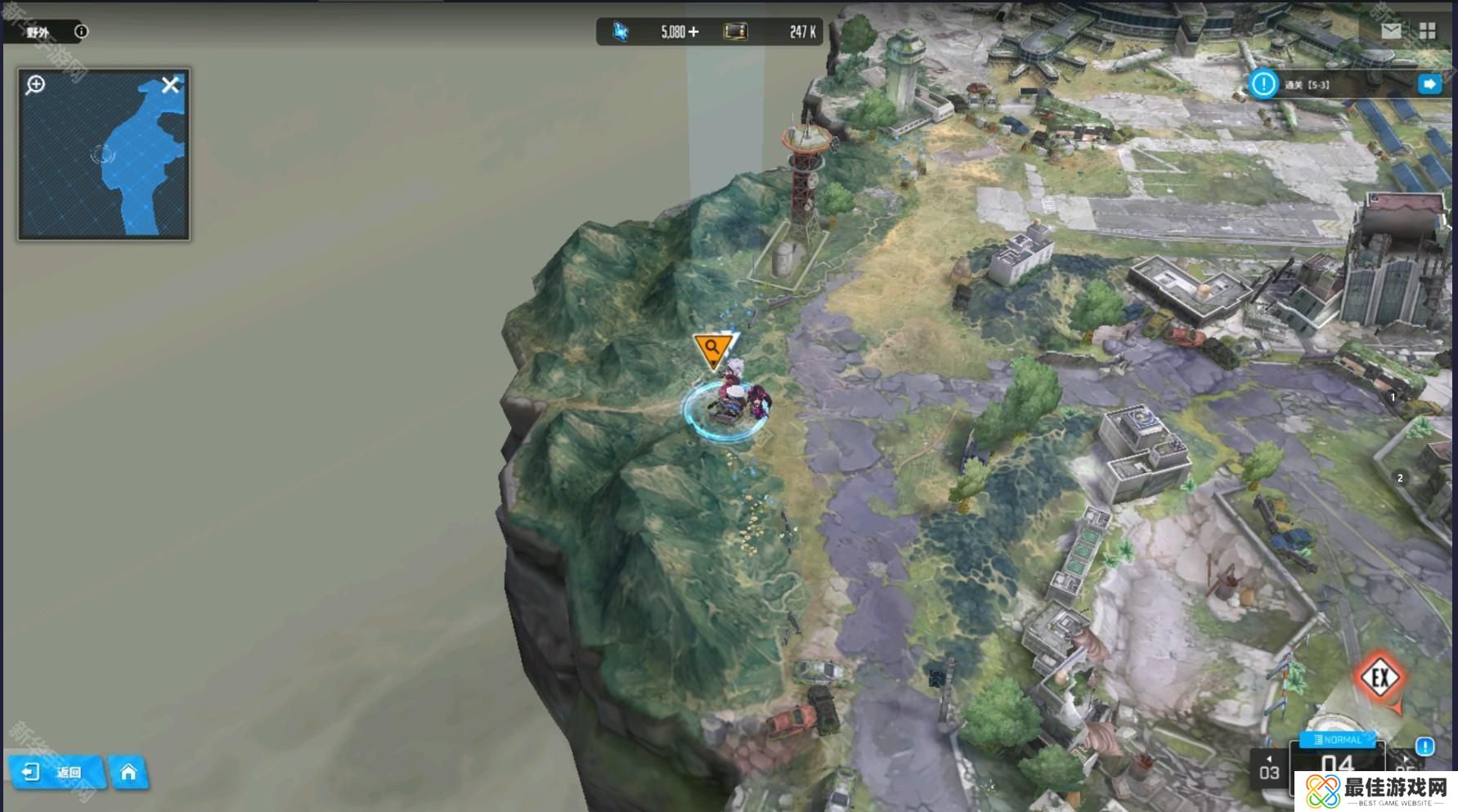Screen dimensions: 1458x812
Task: Select the stage node numbered 1
Action: point(1393,397)
